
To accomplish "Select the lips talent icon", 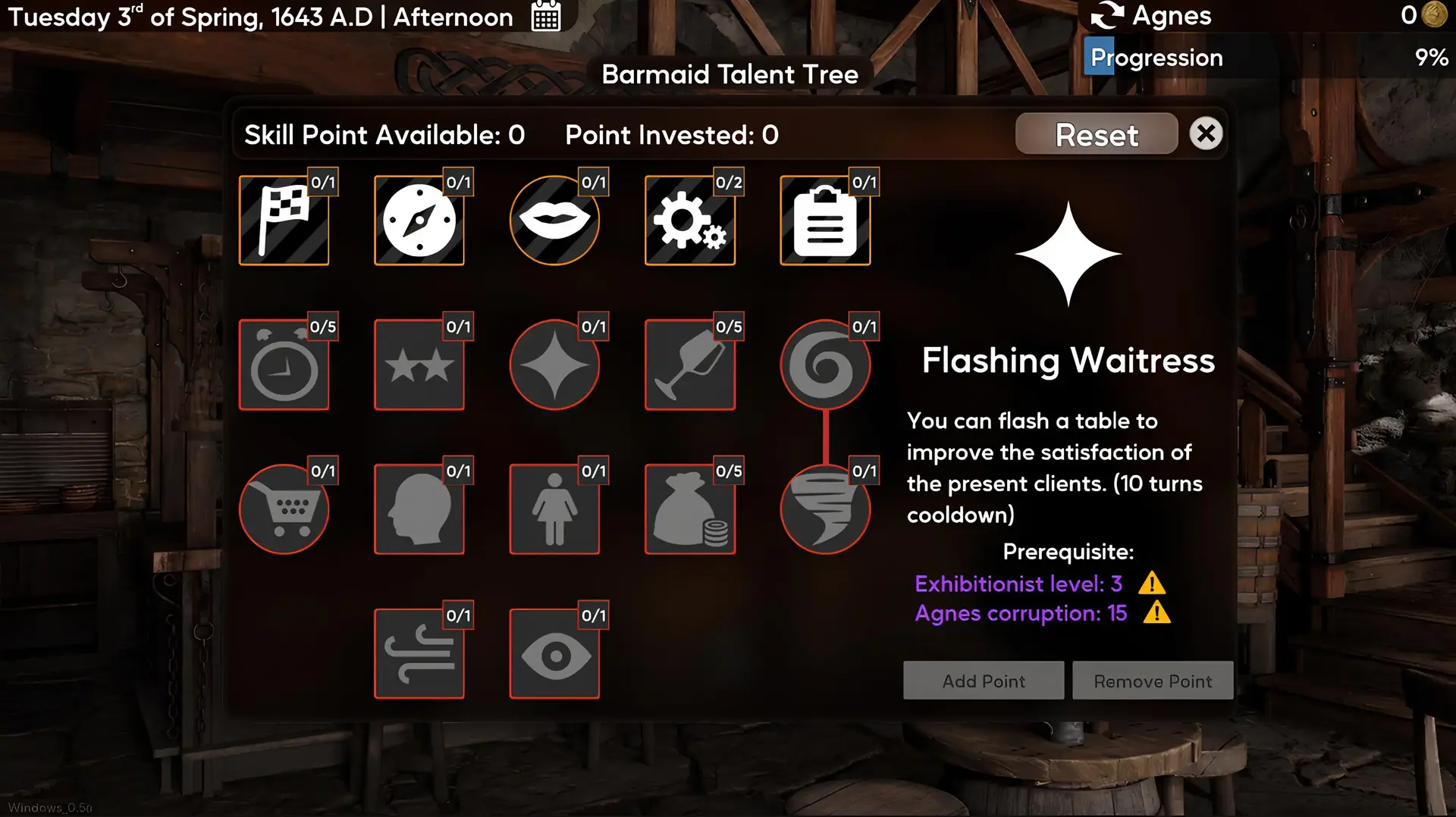I will [x=554, y=221].
